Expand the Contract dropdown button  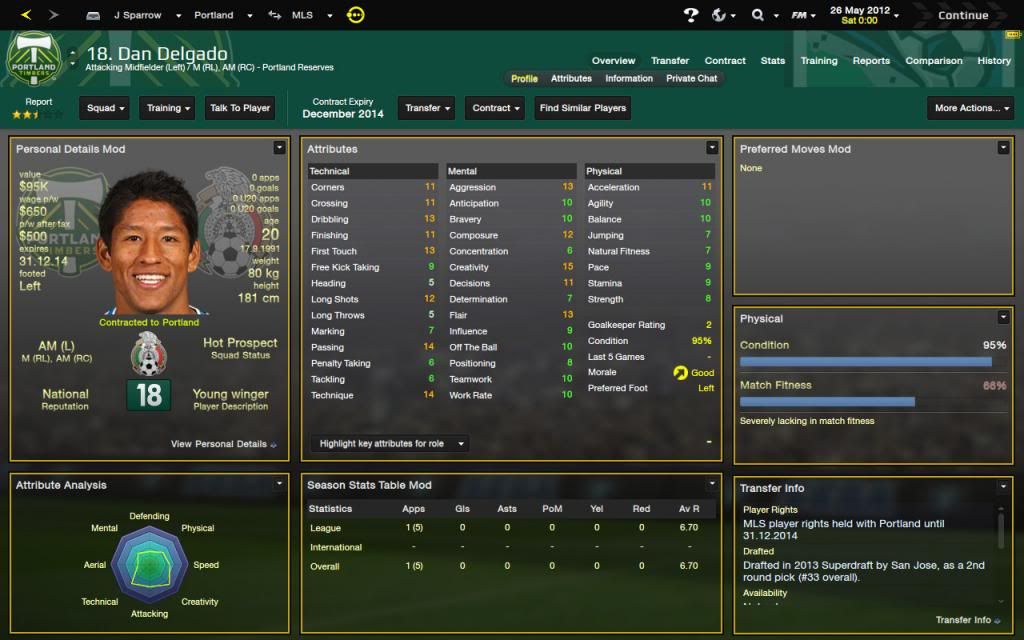pyautogui.click(x=496, y=108)
